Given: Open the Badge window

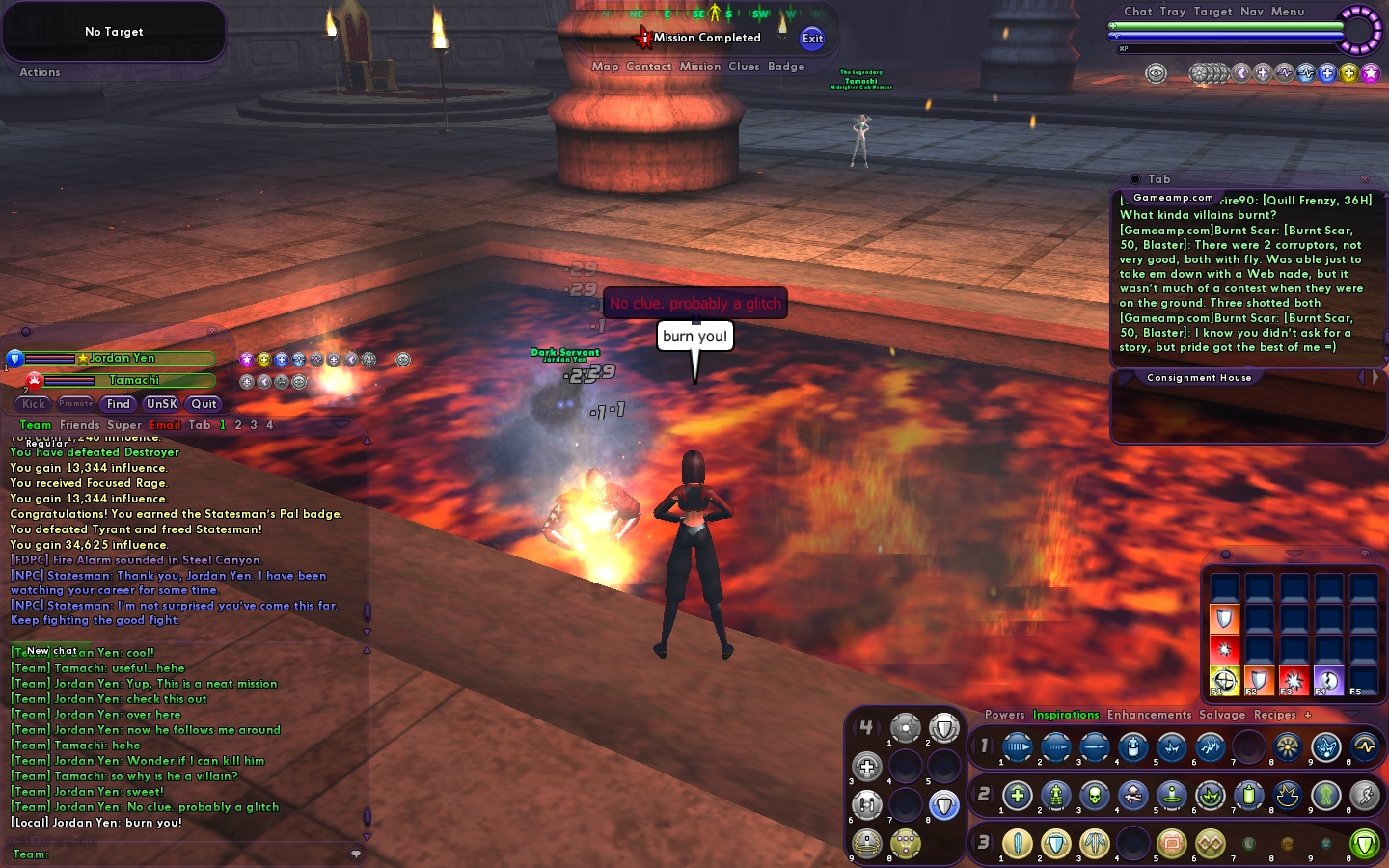Looking at the screenshot, I should (x=786, y=67).
